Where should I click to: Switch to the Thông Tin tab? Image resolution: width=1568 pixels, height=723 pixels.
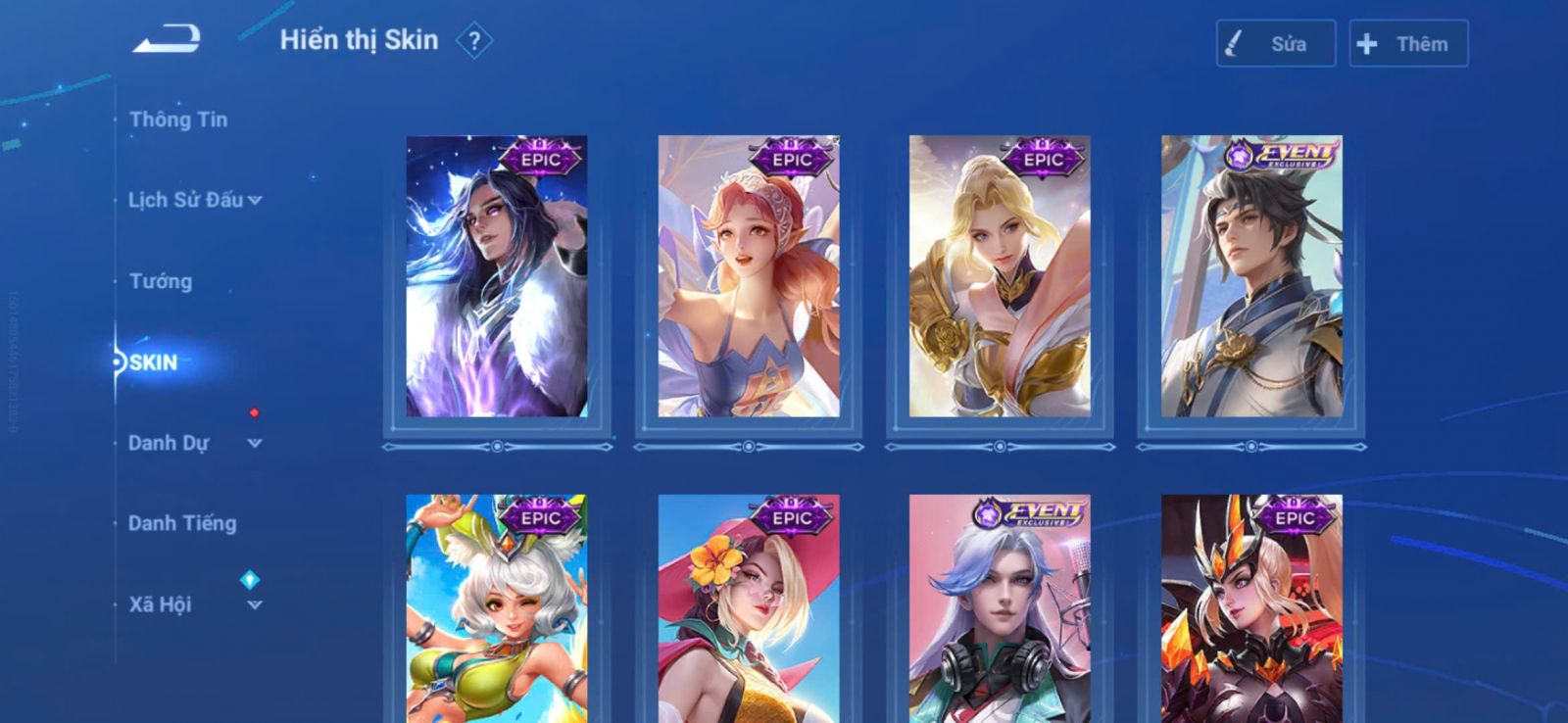tap(178, 120)
